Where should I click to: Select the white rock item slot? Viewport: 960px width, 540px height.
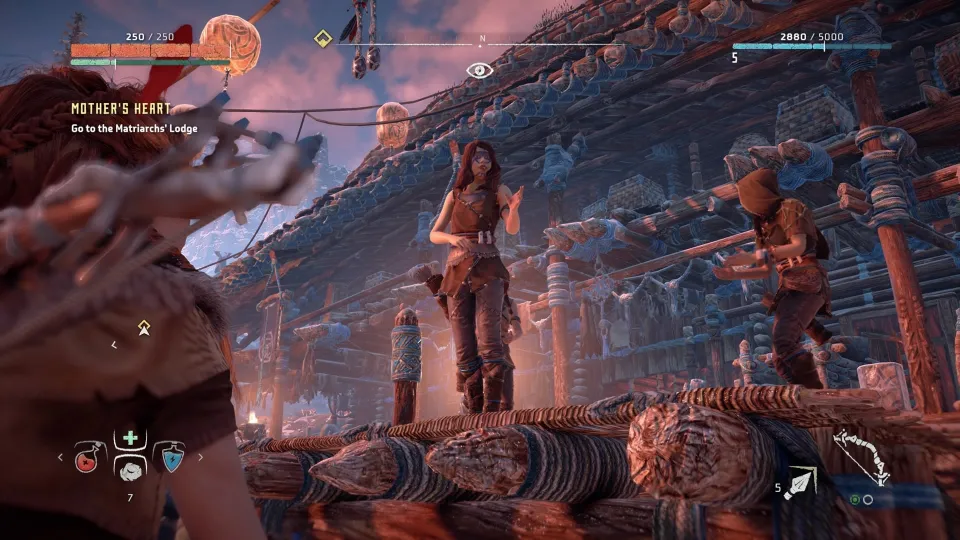pos(130,471)
